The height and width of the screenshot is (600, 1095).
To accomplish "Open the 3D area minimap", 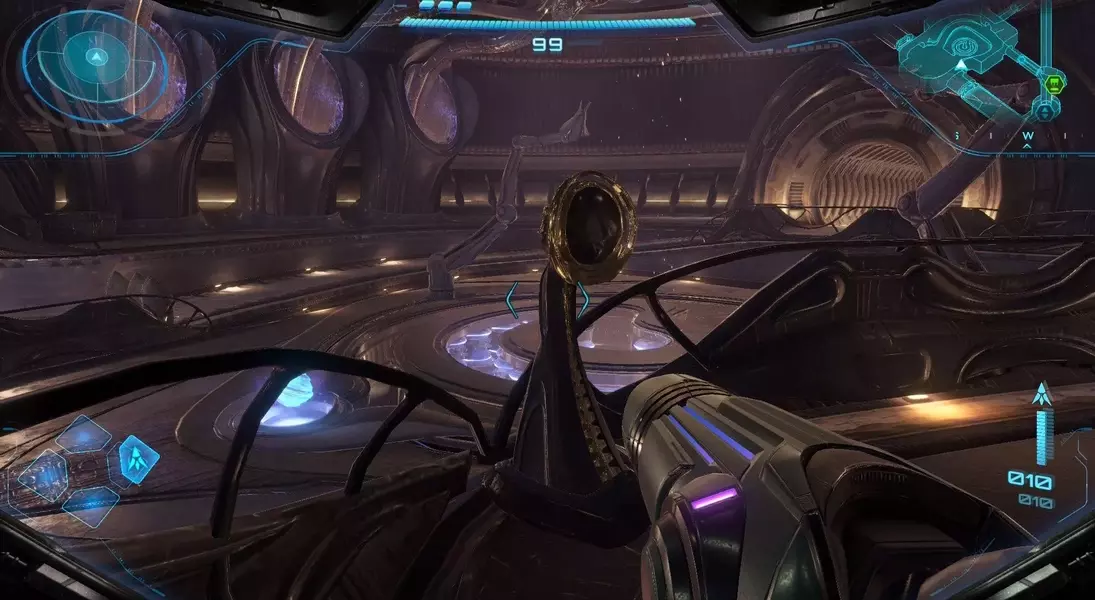I will click(x=960, y=56).
